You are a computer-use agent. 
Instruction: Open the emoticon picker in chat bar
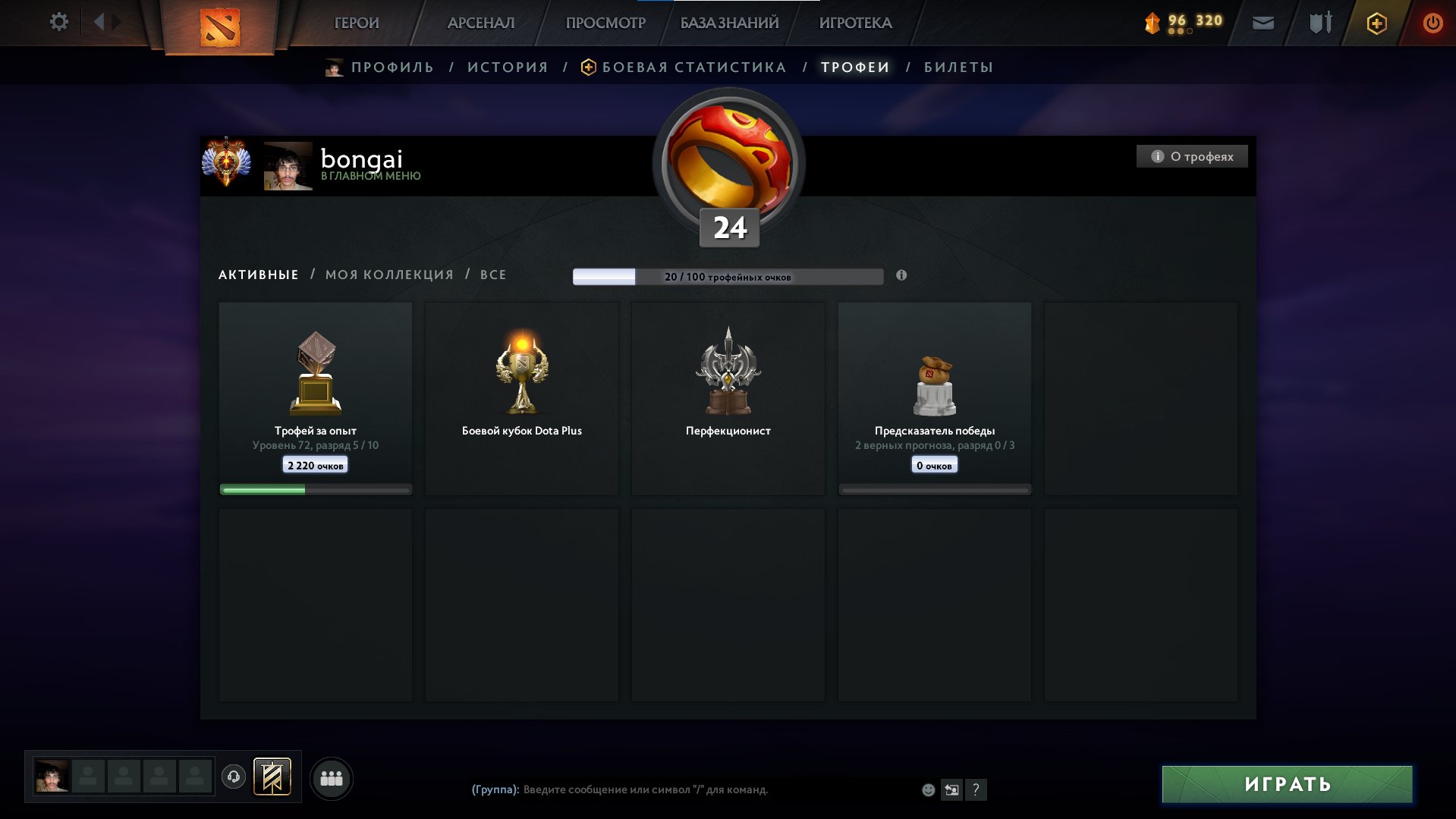click(928, 789)
